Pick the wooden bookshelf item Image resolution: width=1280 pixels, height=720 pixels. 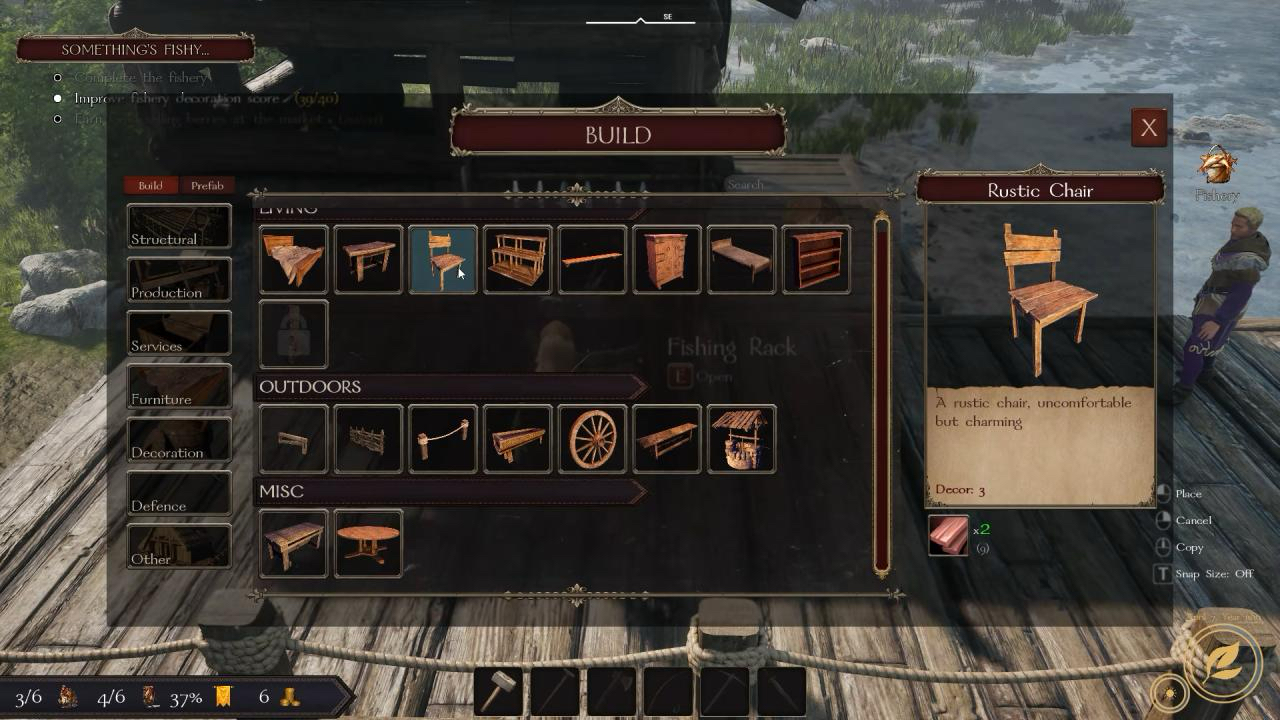point(816,260)
